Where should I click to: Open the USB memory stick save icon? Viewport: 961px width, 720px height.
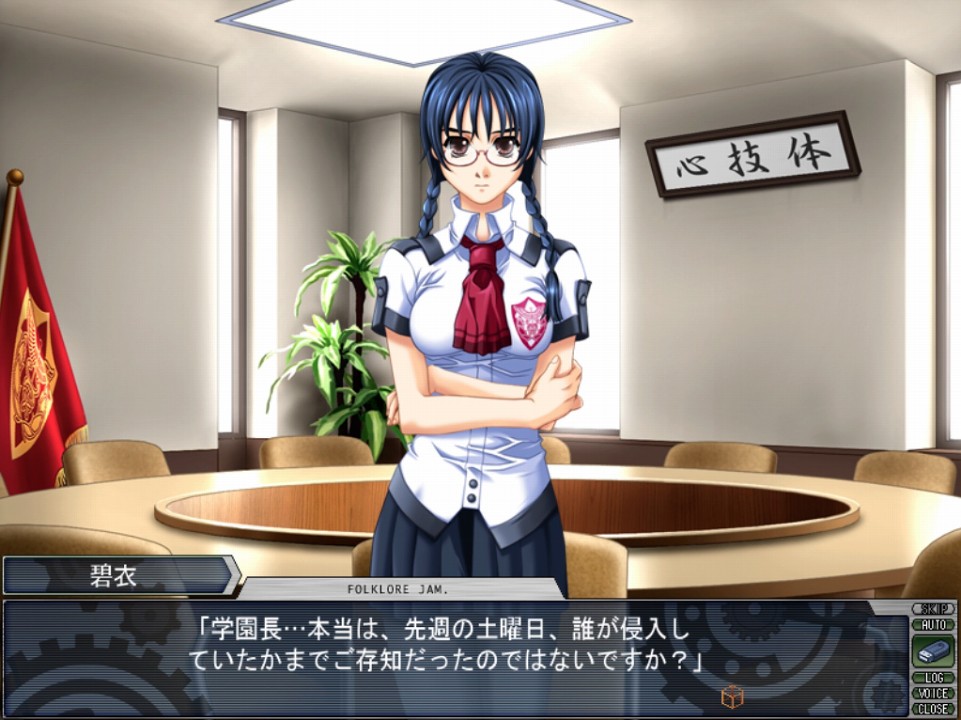[x=933, y=651]
